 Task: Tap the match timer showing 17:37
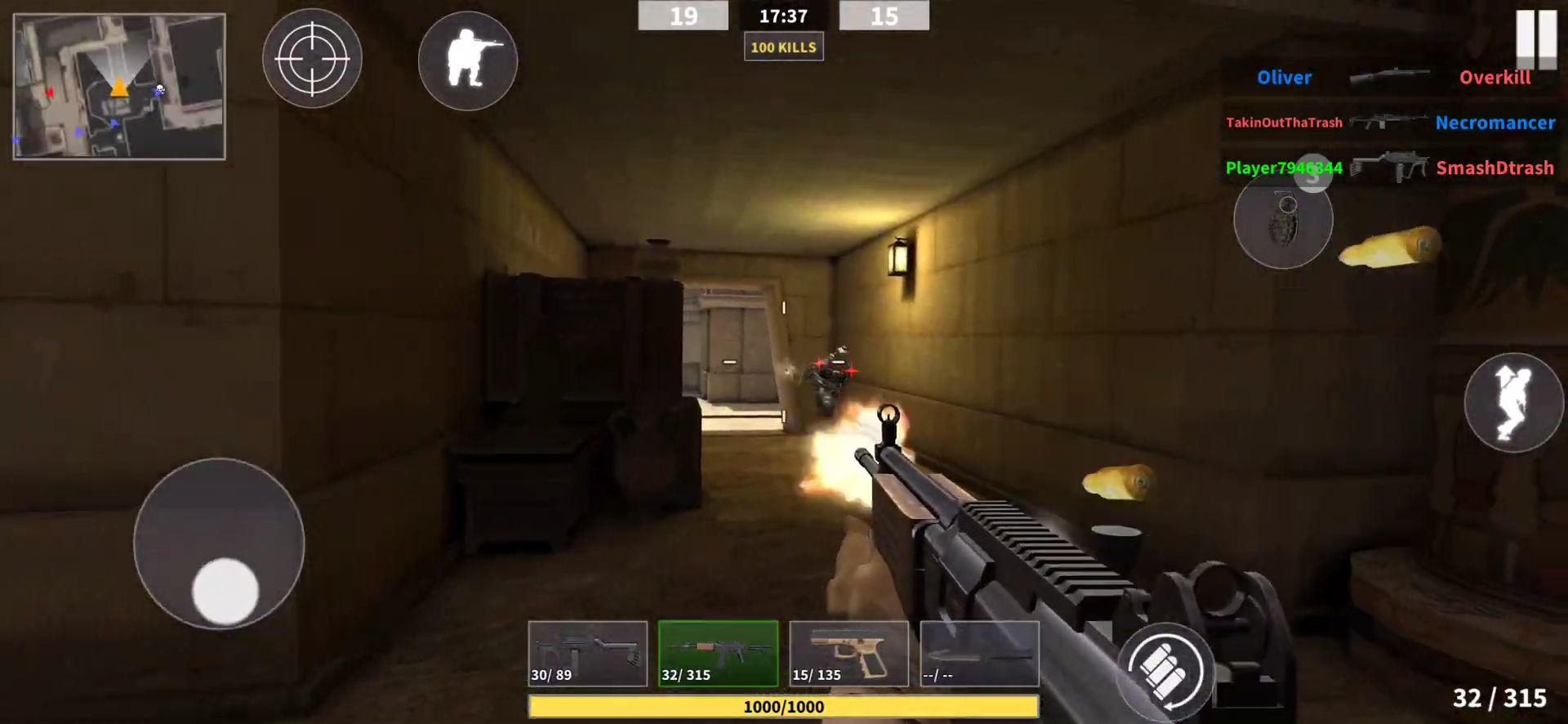(x=784, y=16)
